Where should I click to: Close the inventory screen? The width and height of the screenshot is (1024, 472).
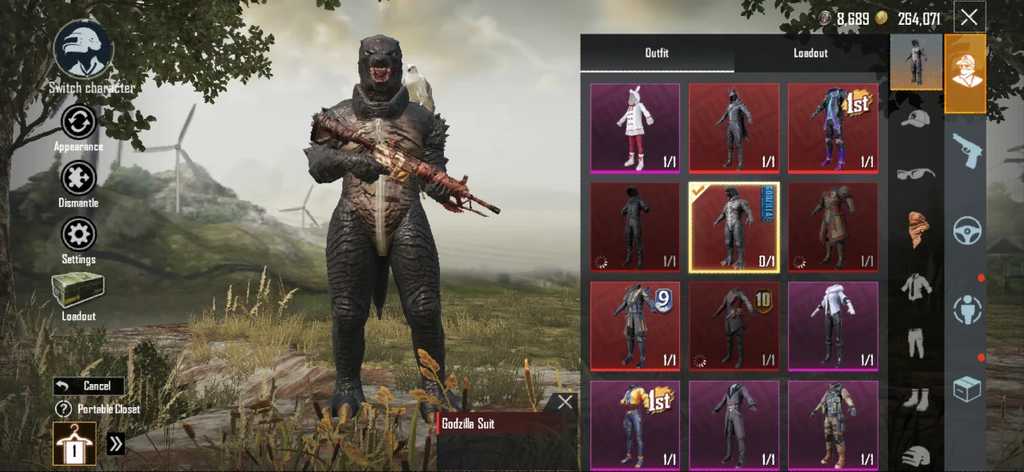coord(968,17)
